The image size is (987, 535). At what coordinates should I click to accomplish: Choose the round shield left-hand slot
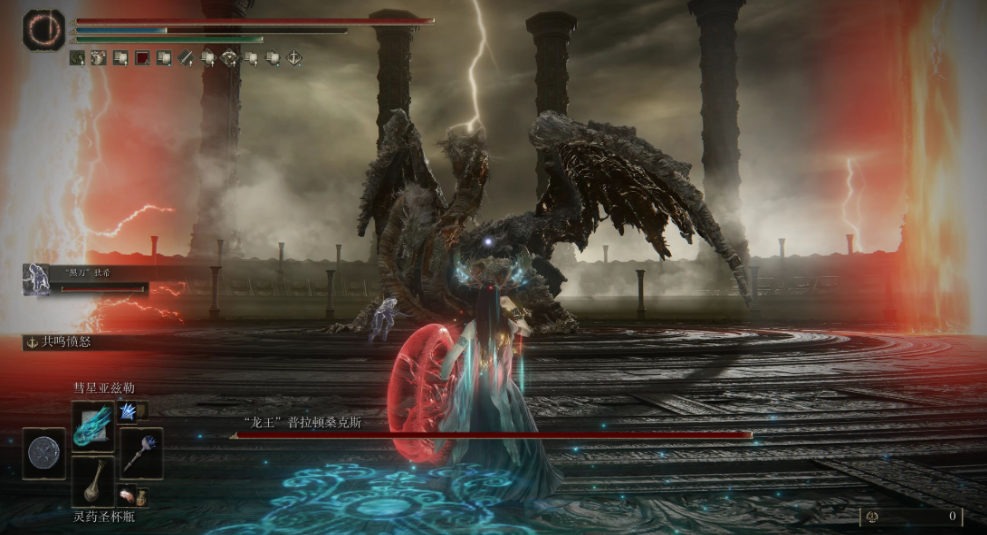(x=44, y=452)
